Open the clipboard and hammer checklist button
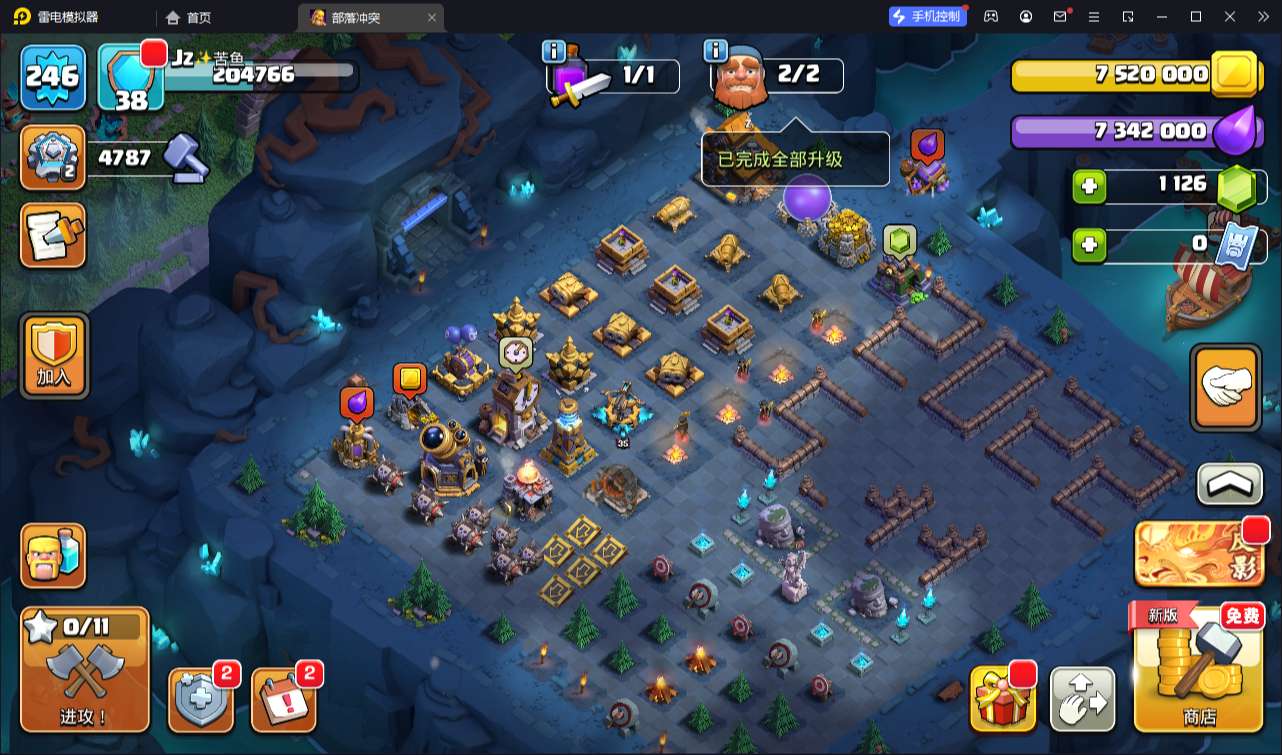The image size is (1282, 755). point(53,236)
